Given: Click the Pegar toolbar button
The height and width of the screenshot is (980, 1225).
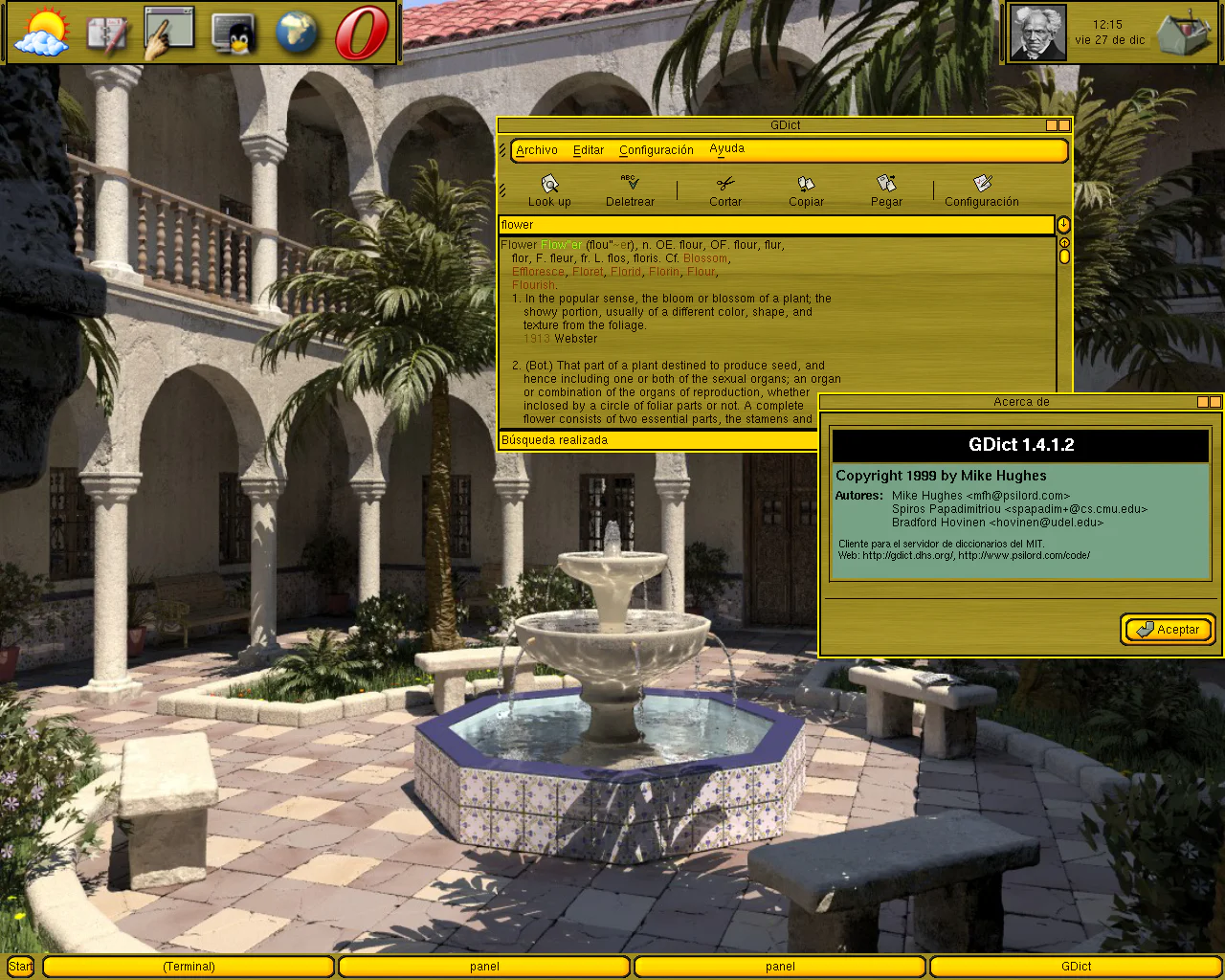Looking at the screenshot, I should (x=886, y=189).
